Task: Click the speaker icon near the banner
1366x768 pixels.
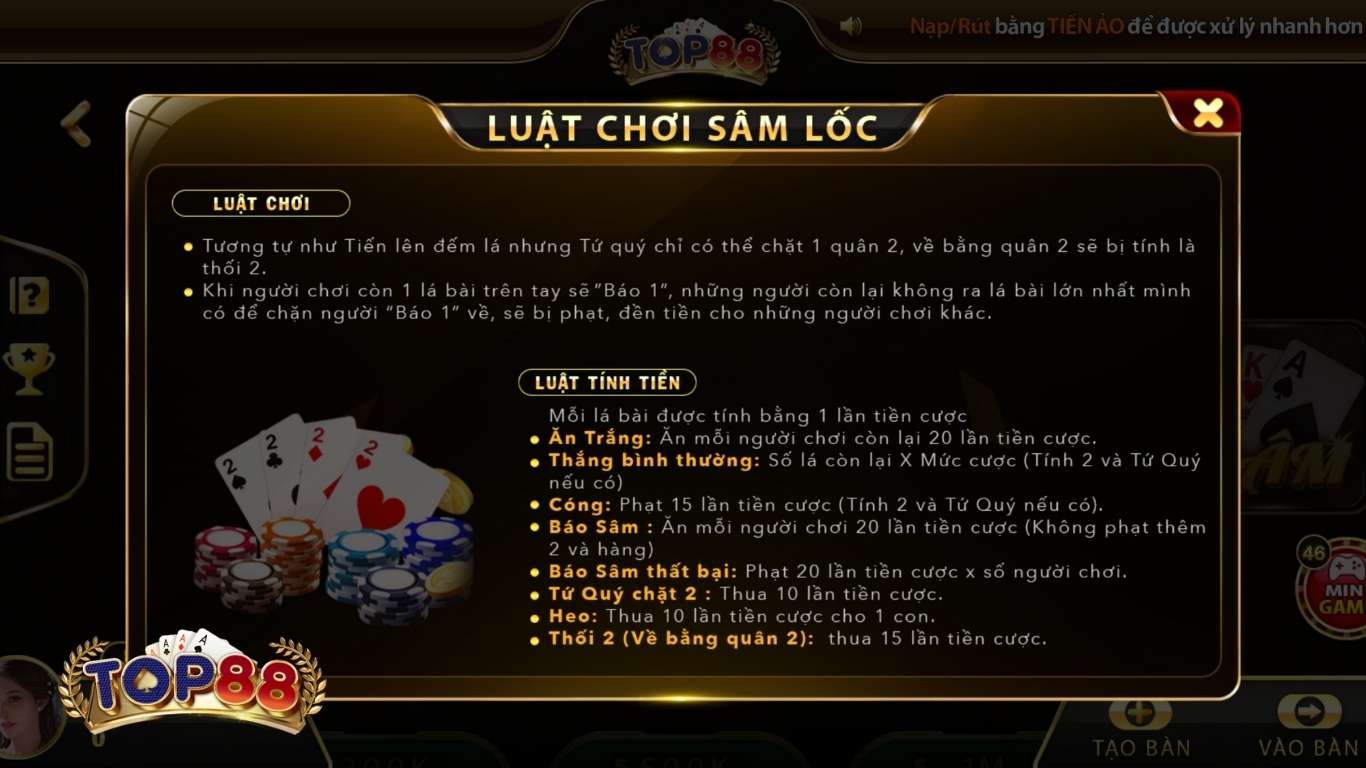Action: 851,26
